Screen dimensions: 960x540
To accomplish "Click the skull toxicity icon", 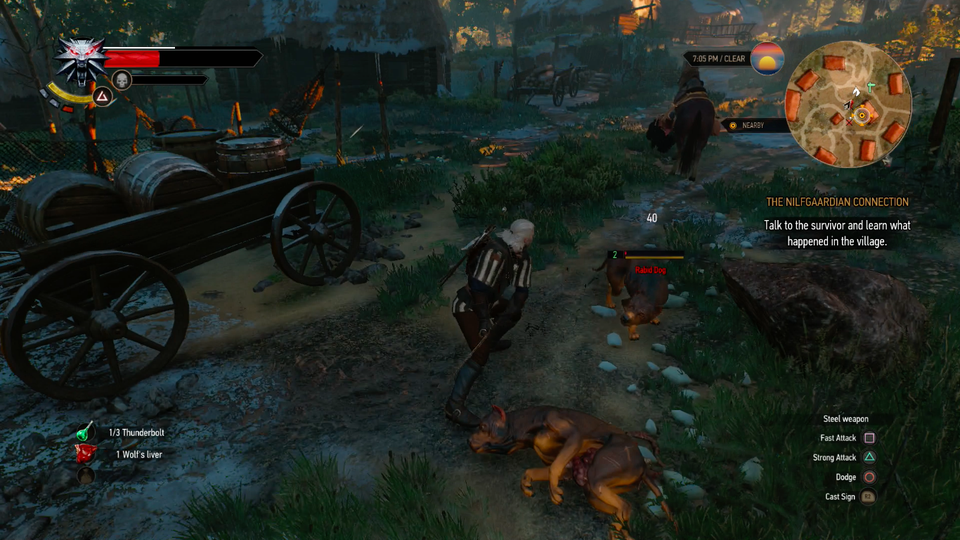I will 122,79.
